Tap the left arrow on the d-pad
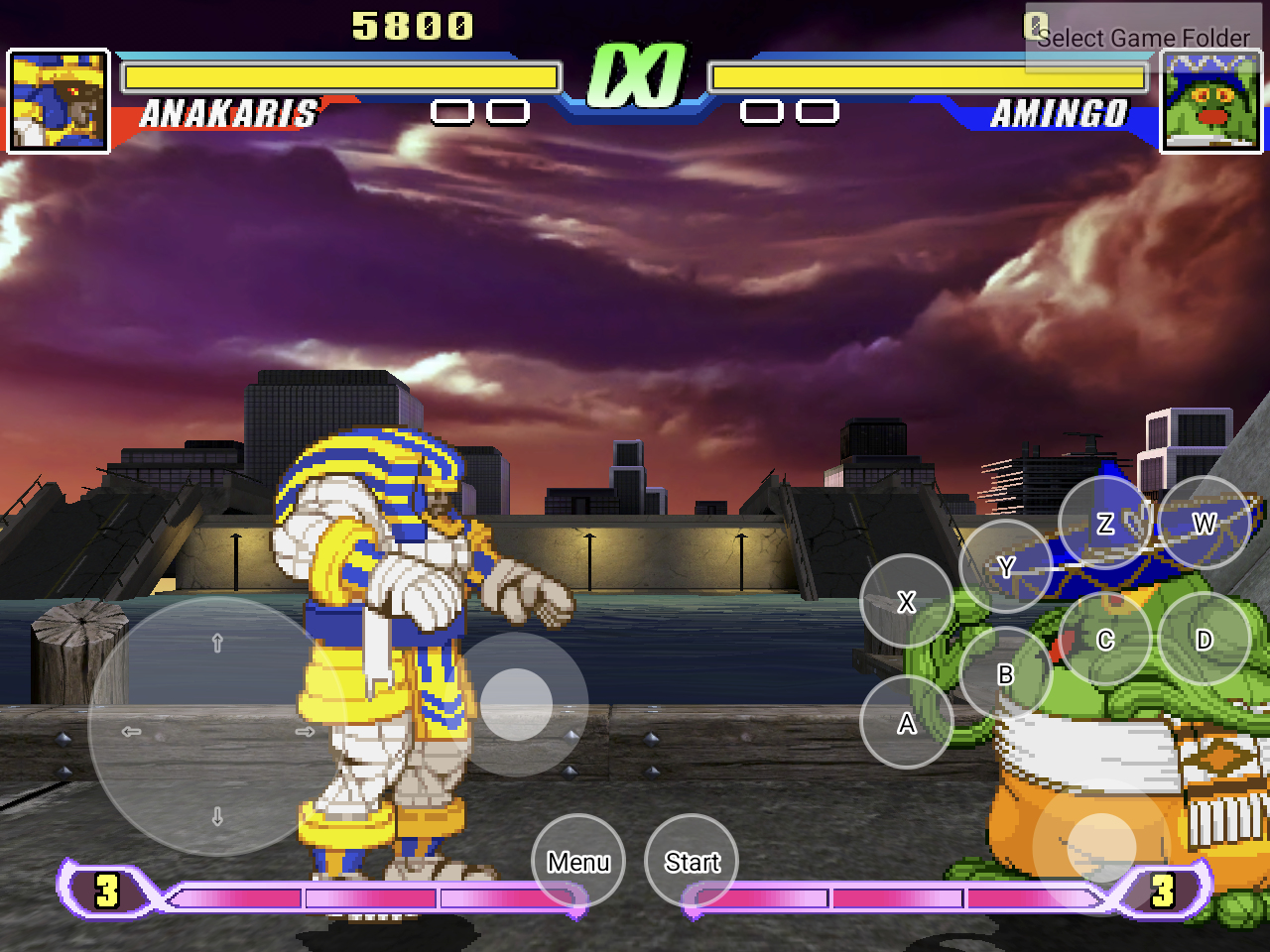Viewport: 1270px width, 952px height. coord(131,731)
